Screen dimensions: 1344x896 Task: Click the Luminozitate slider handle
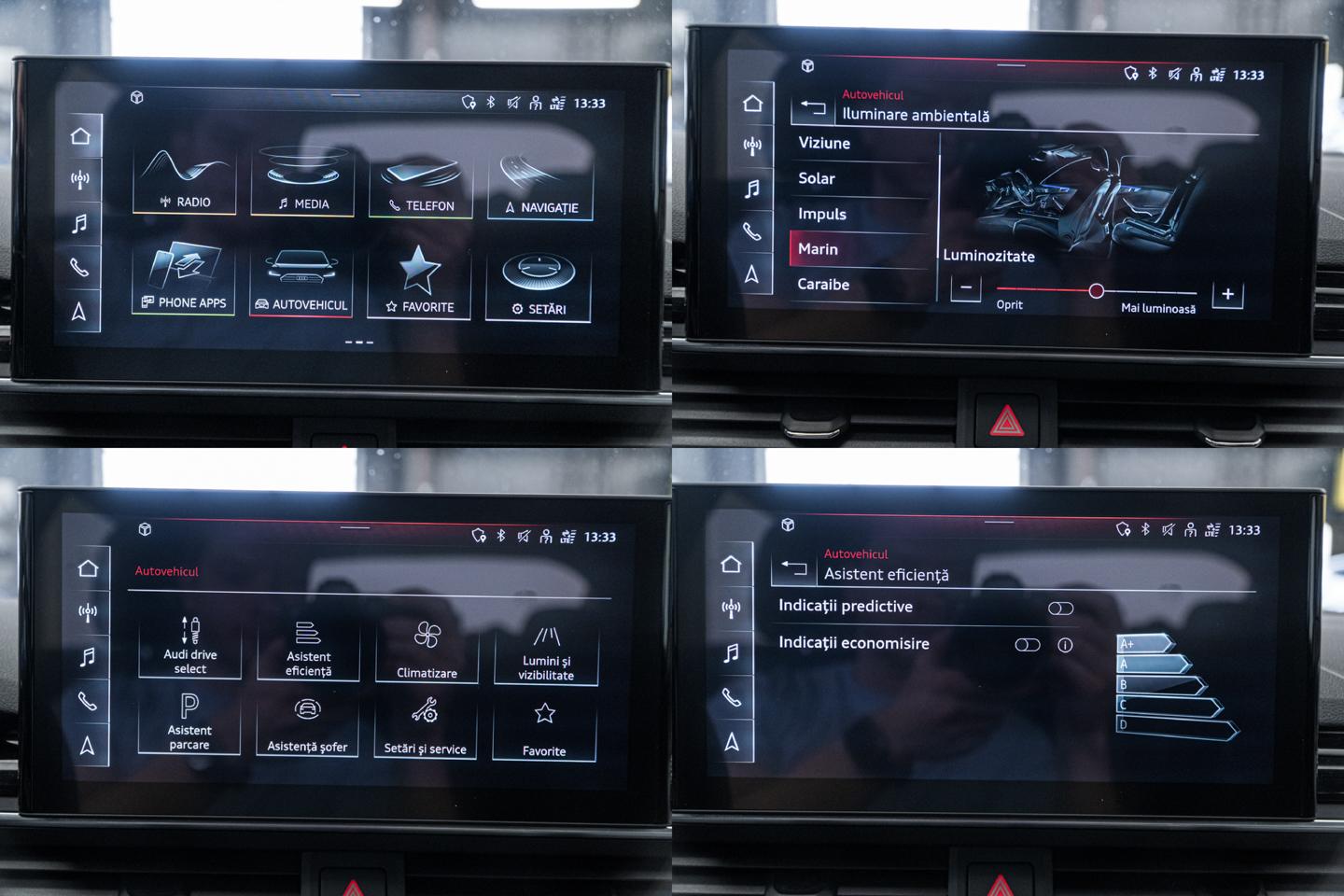[x=1097, y=291]
